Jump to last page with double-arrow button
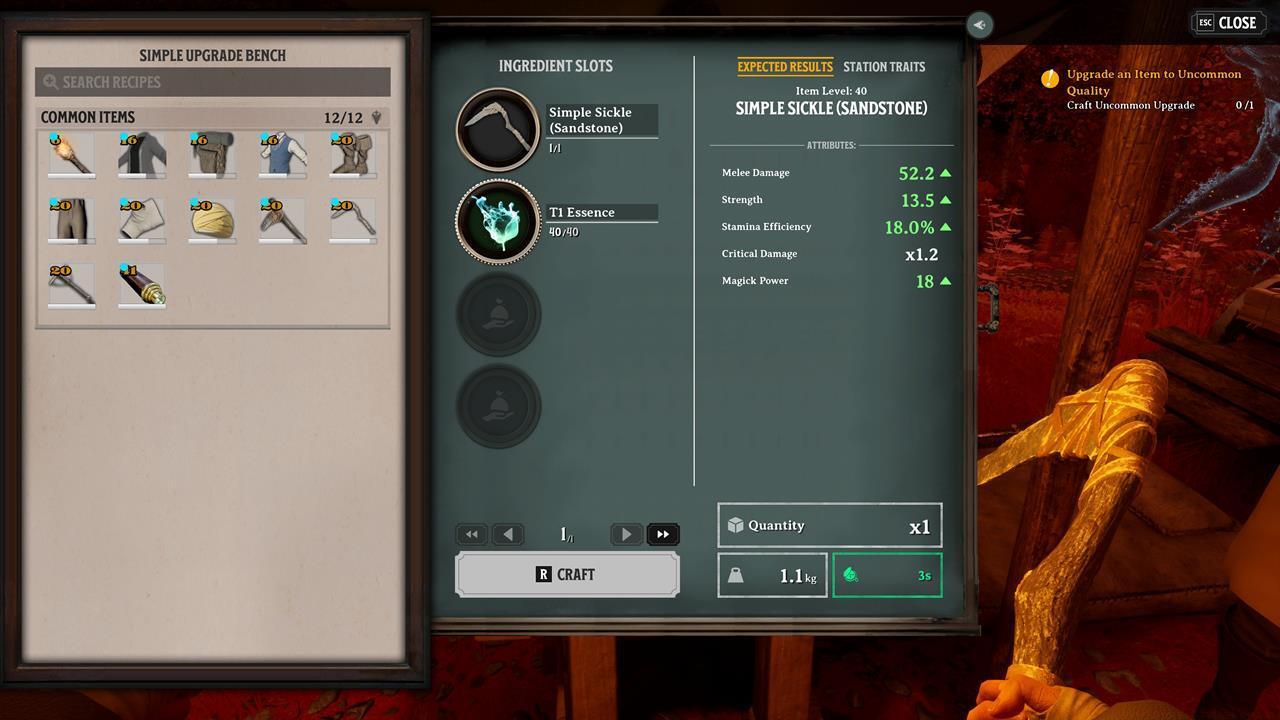This screenshot has width=1280, height=720. [663, 534]
